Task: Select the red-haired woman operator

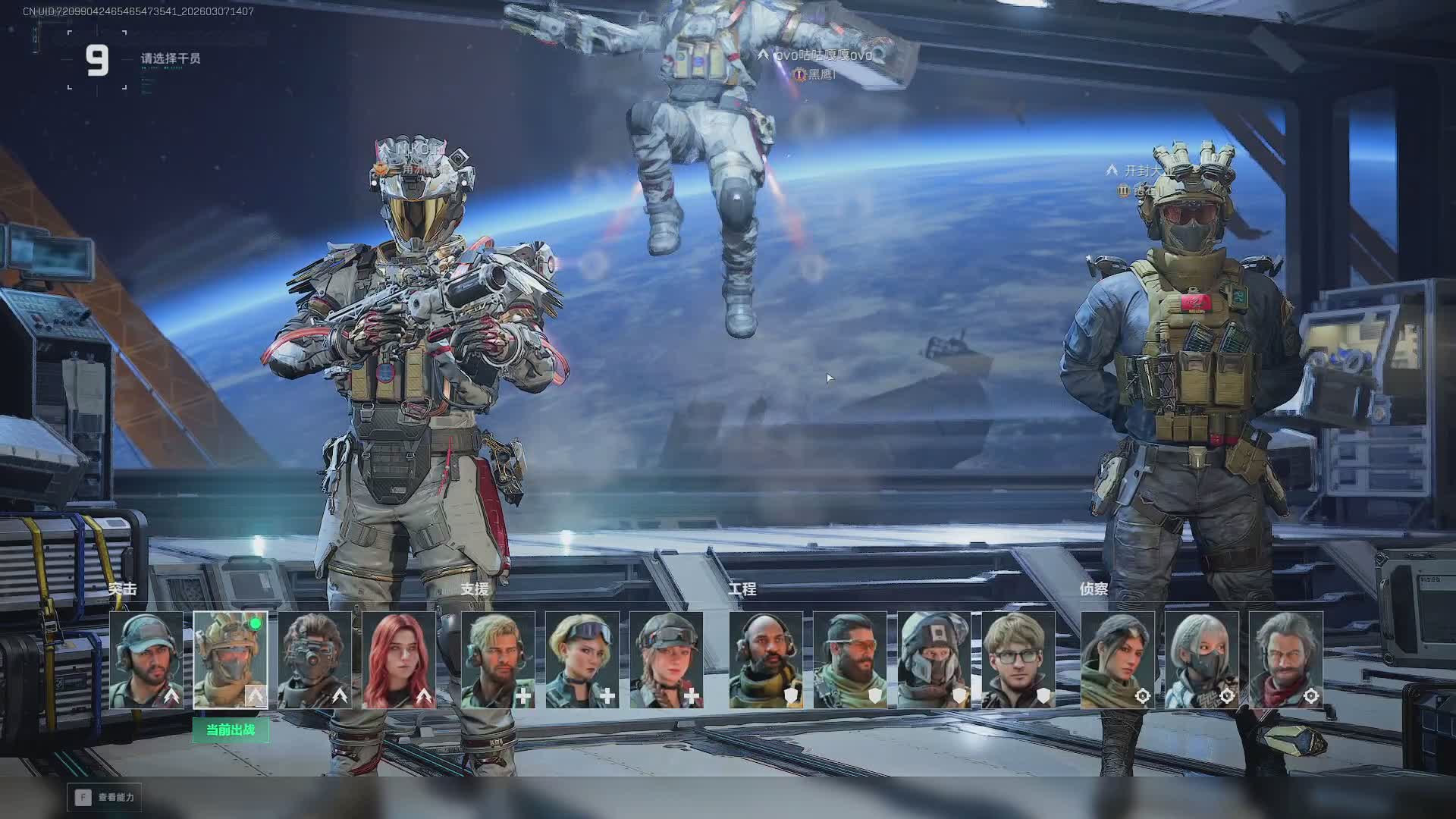Action: 399,660
